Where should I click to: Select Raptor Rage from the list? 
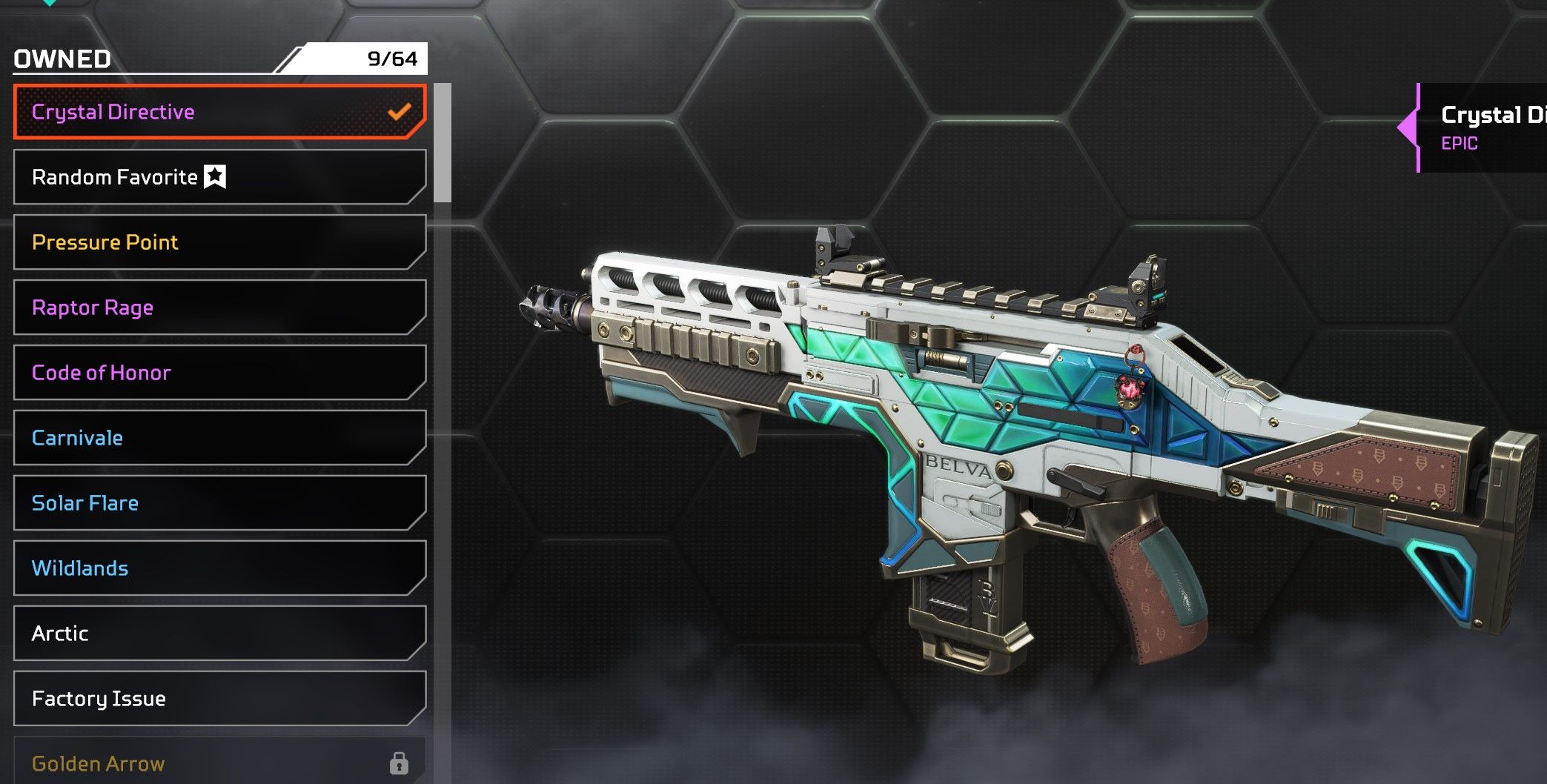[219, 308]
